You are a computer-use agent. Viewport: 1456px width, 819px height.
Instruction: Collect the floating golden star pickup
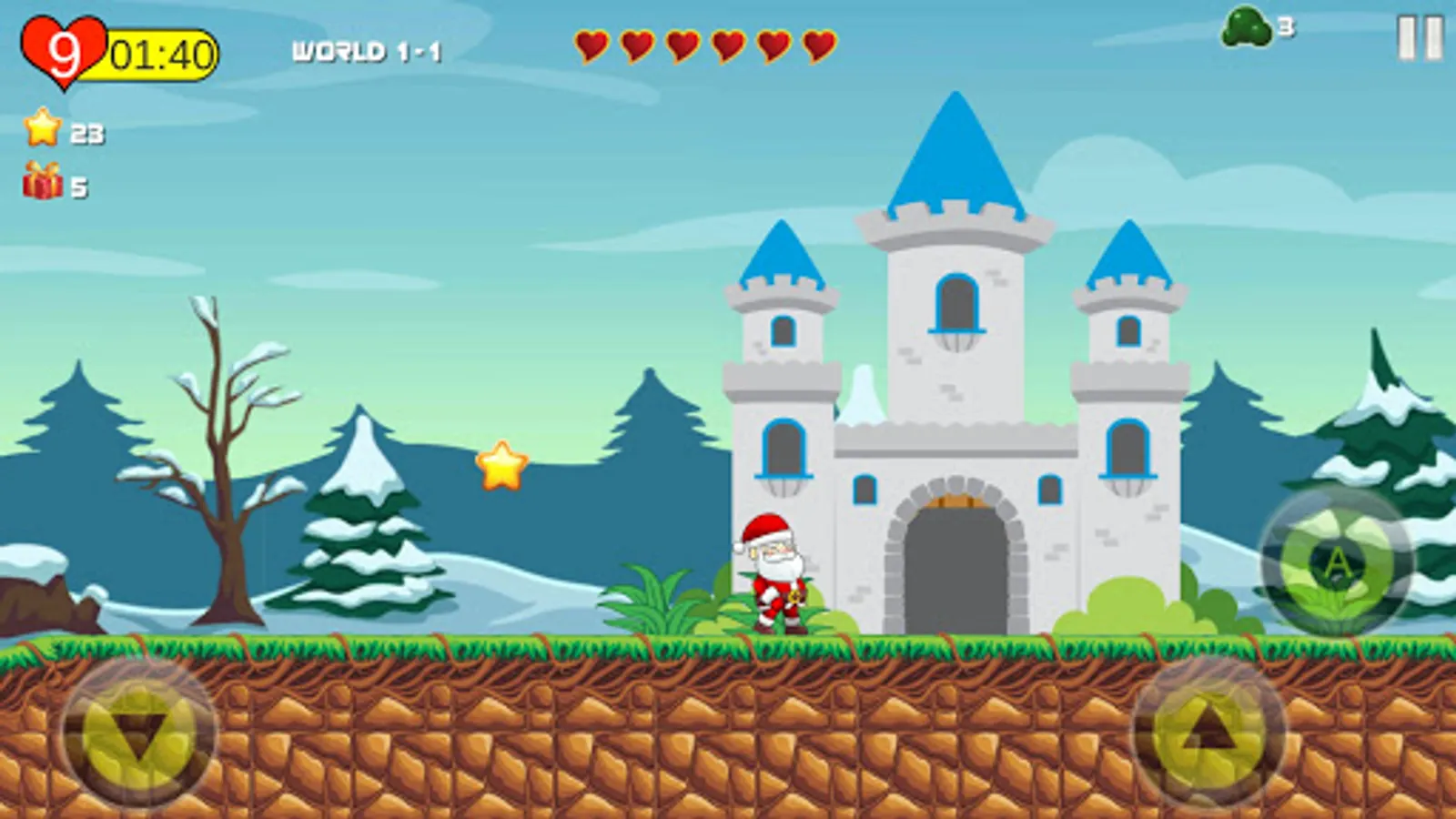pos(501,464)
